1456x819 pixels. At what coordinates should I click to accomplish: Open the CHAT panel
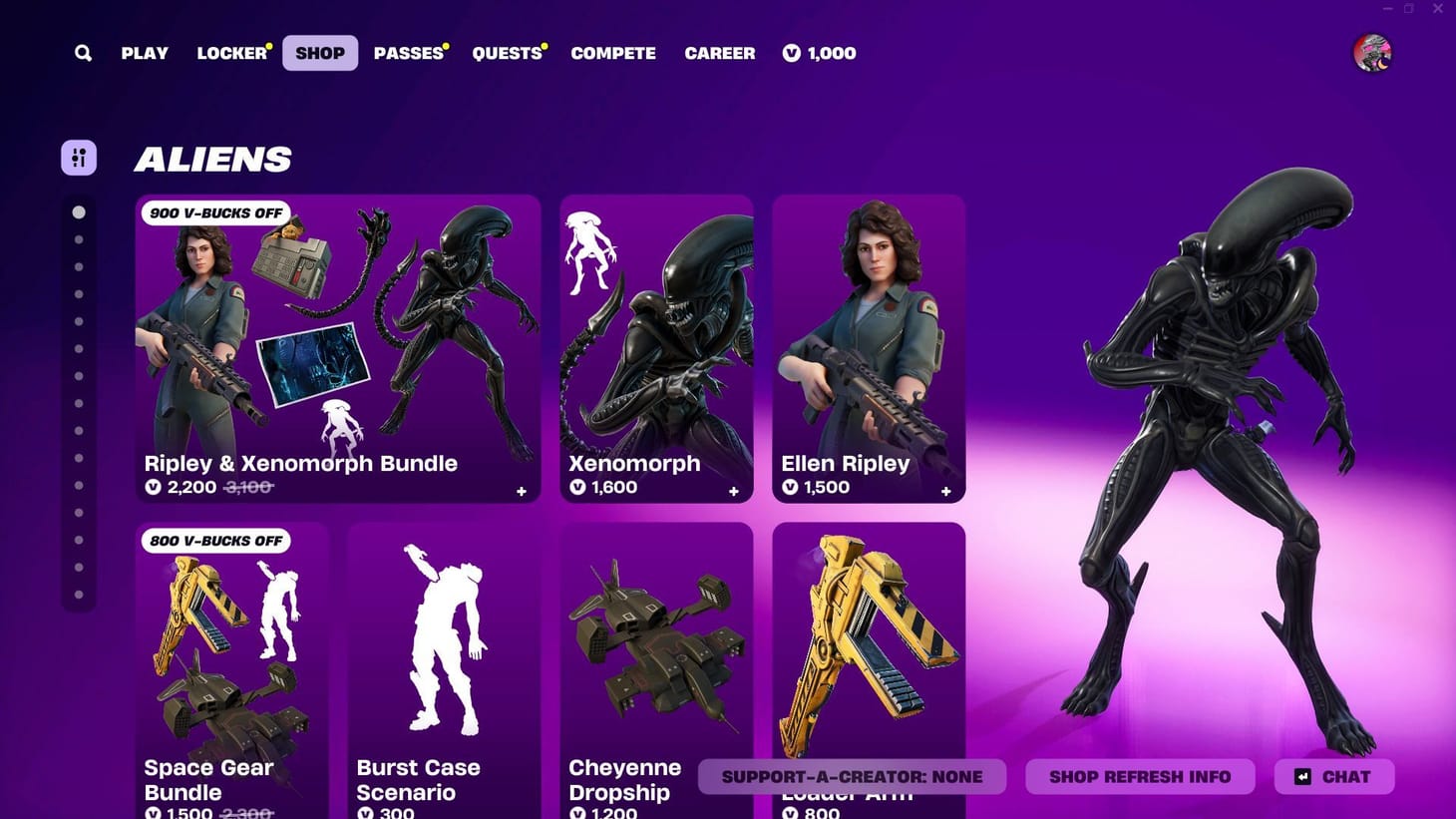pyautogui.click(x=1333, y=776)
